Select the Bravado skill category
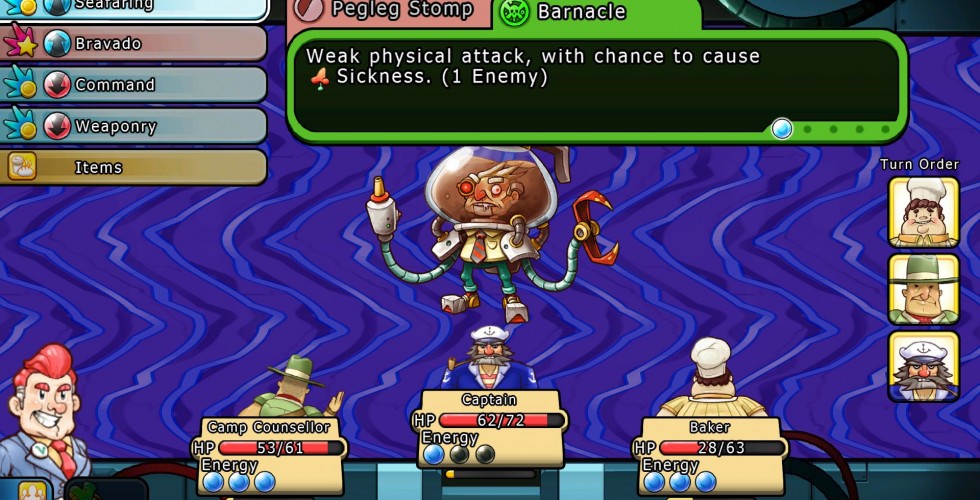980x500 pixels. (135, 44)
